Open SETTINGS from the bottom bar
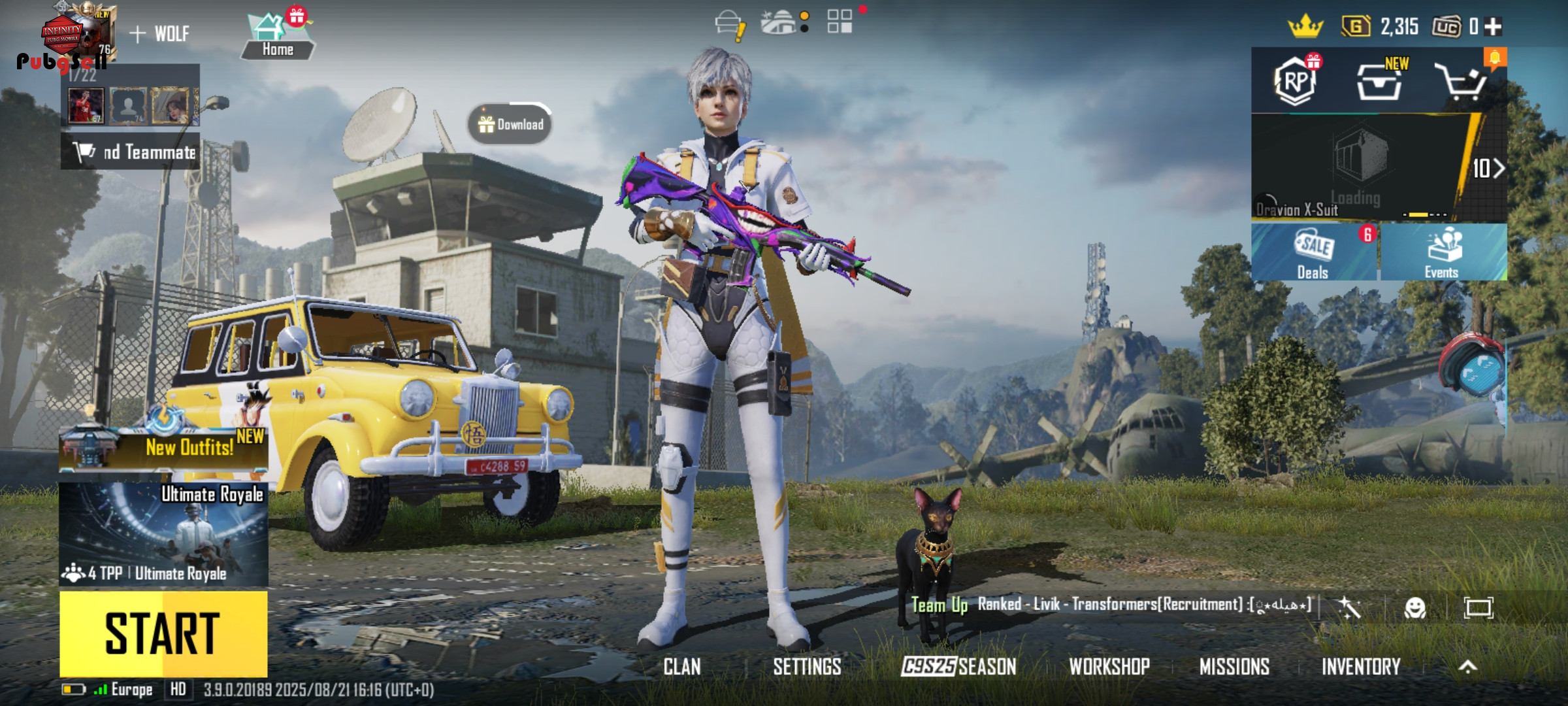 pyautogui.click(x=807, y=667)
